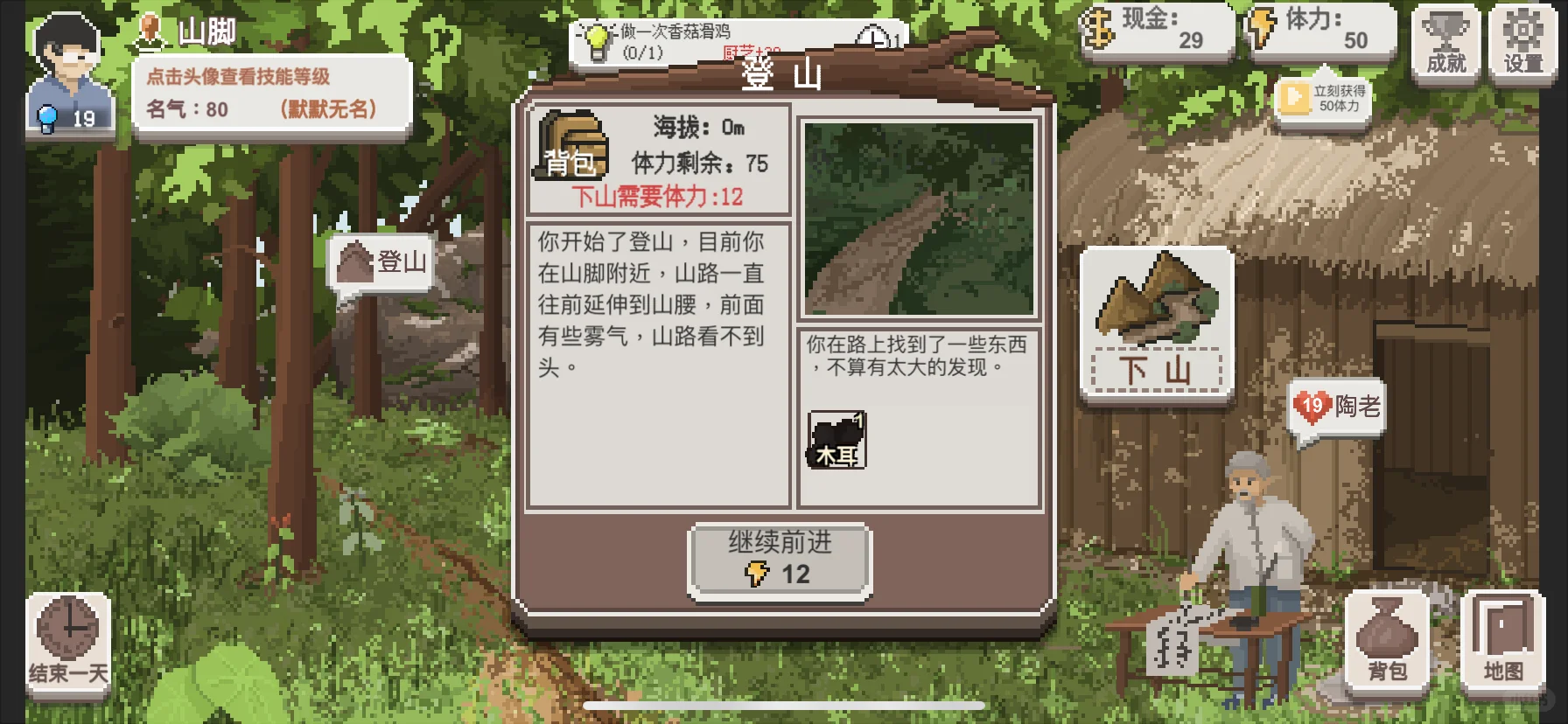Open the 背包 bag at bottom right
This screenshot has width=1568, height=724.
click(x=1388, y=638)
